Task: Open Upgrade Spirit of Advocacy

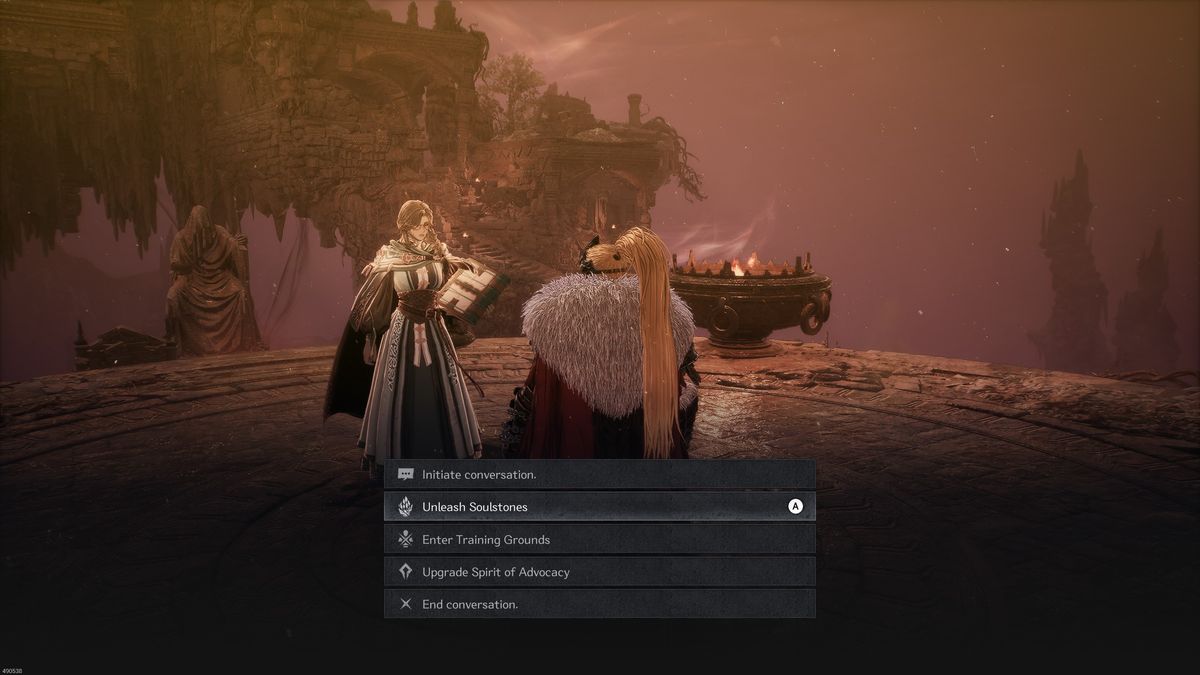Action: 599,572
